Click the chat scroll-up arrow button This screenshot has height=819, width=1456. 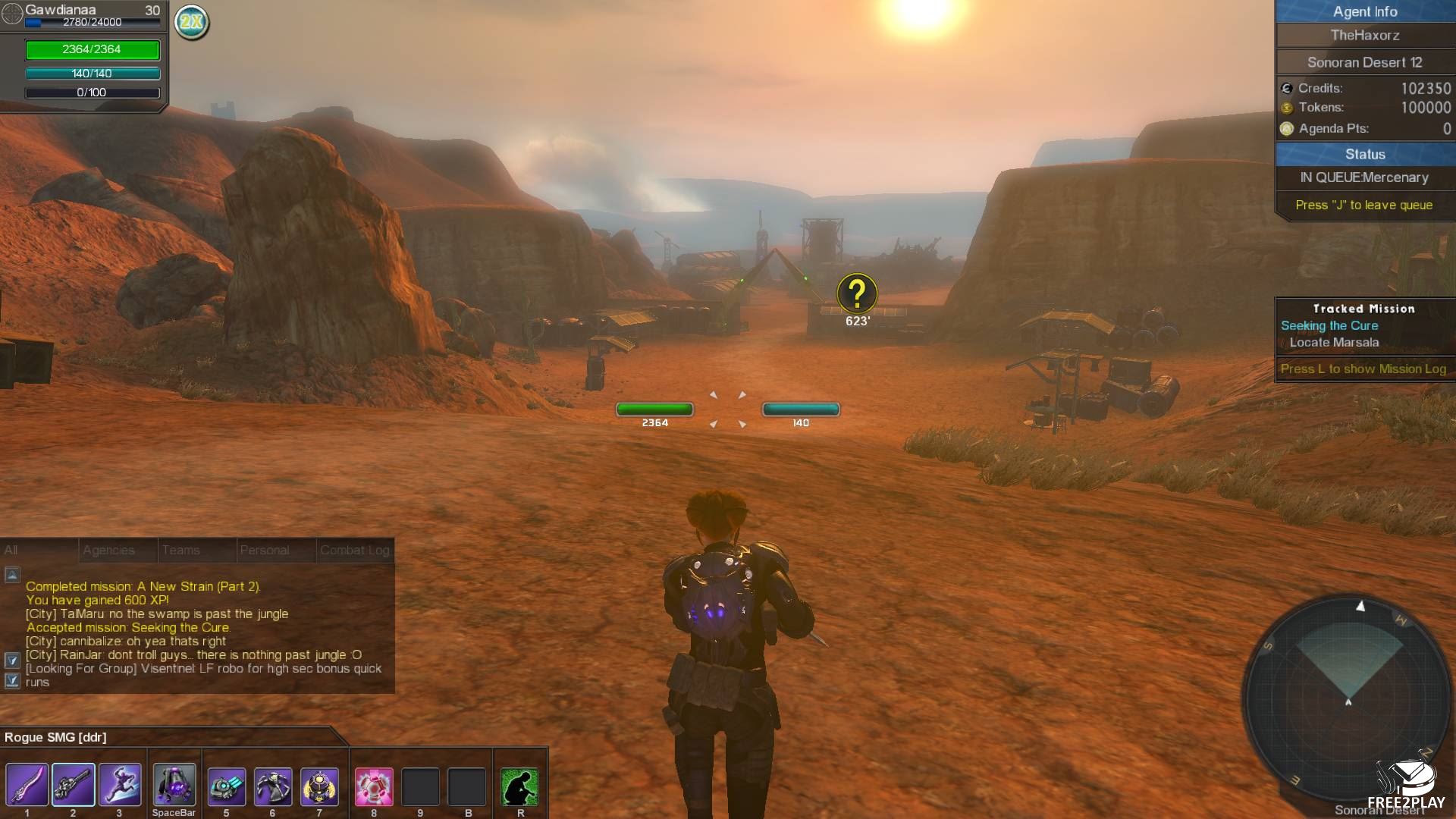coord(12,575)
